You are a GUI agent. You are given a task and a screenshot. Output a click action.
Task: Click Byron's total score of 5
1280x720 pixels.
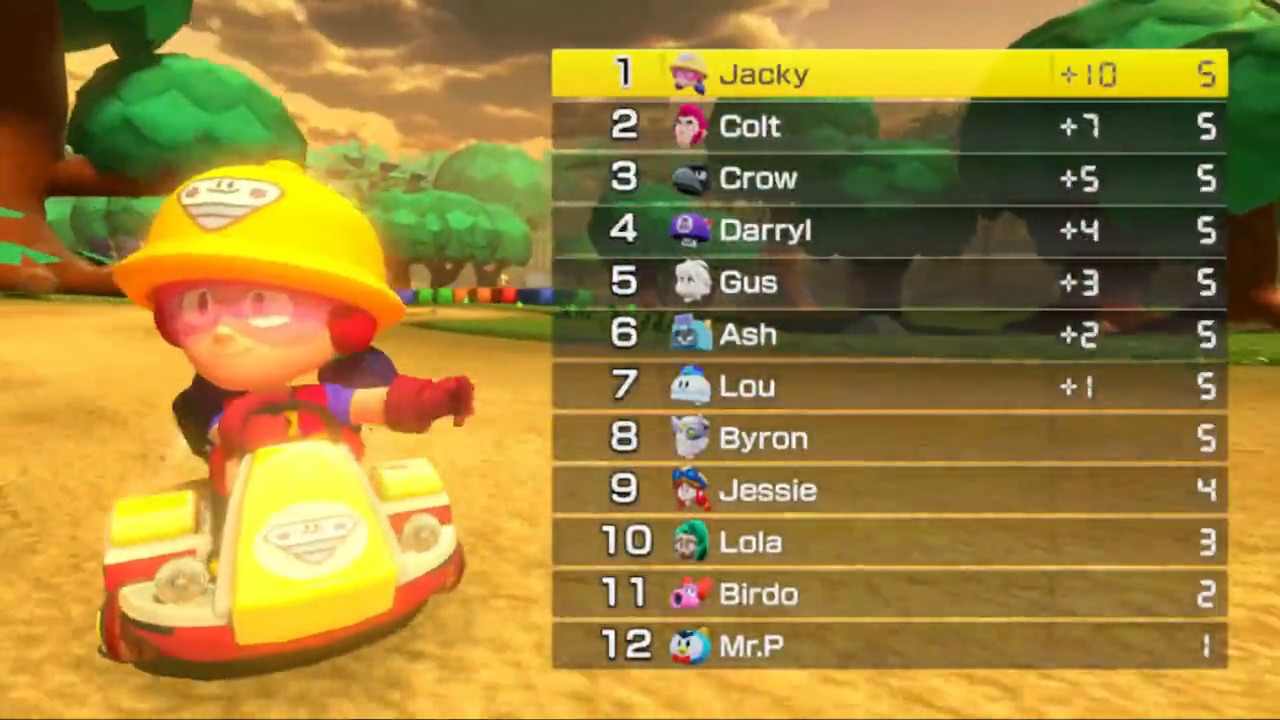1205,438
